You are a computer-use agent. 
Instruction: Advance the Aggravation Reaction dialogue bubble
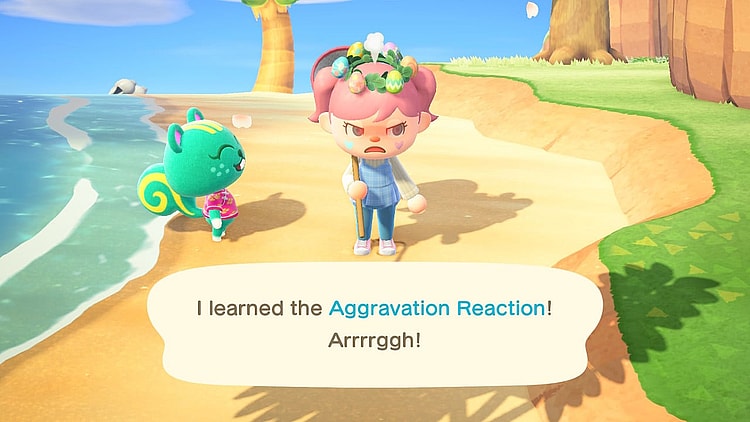click(x=375, y=323)
